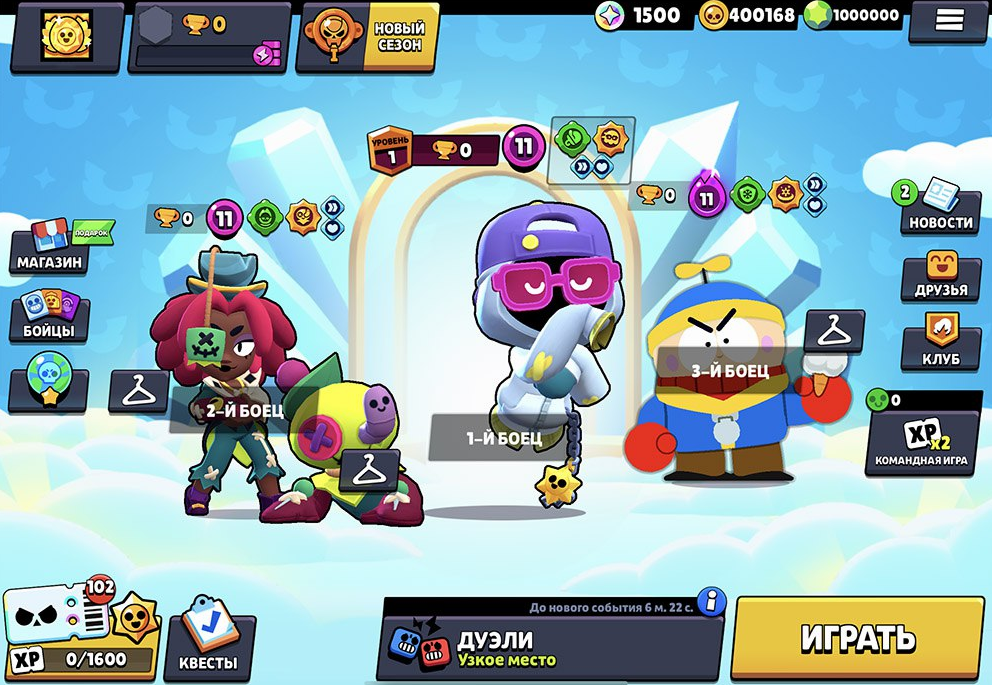Open the НОВОСТИ news panel

[940, 206]
